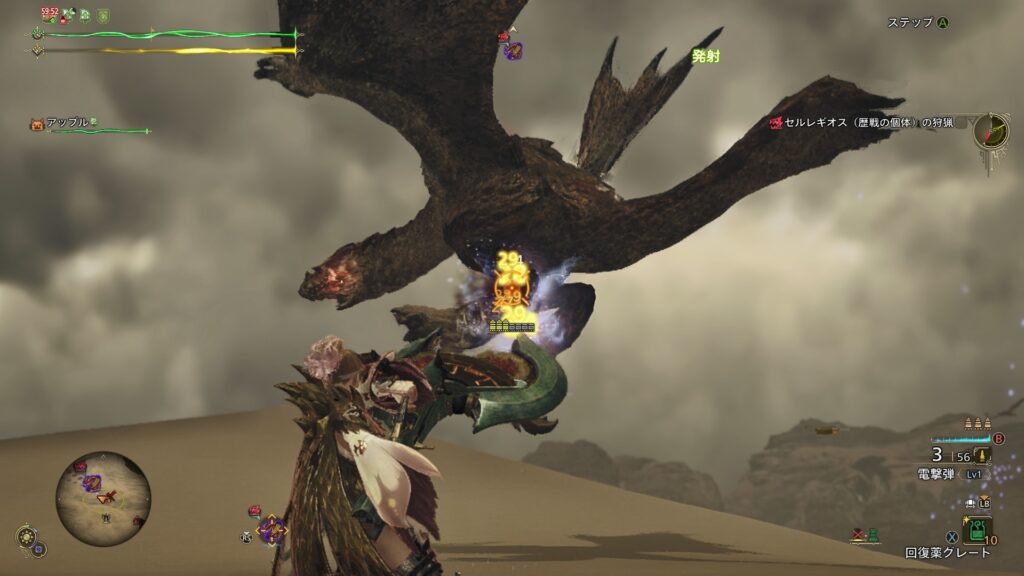Click the Palico portrait next to アップル

[38, 124]
